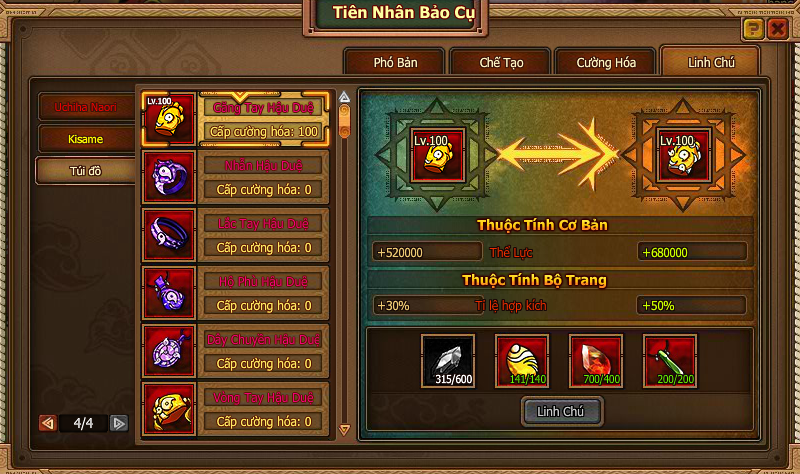Switch to the Linh Chú tab
Image resolution: width=800 pixels, height=474 pixels.
point(711,62)
